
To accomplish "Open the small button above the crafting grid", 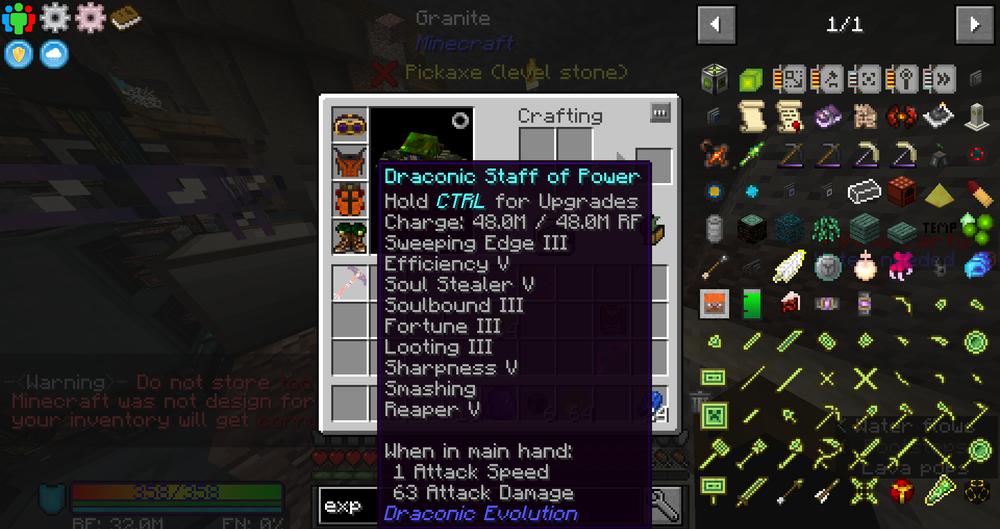I will (x=659, y=113).
